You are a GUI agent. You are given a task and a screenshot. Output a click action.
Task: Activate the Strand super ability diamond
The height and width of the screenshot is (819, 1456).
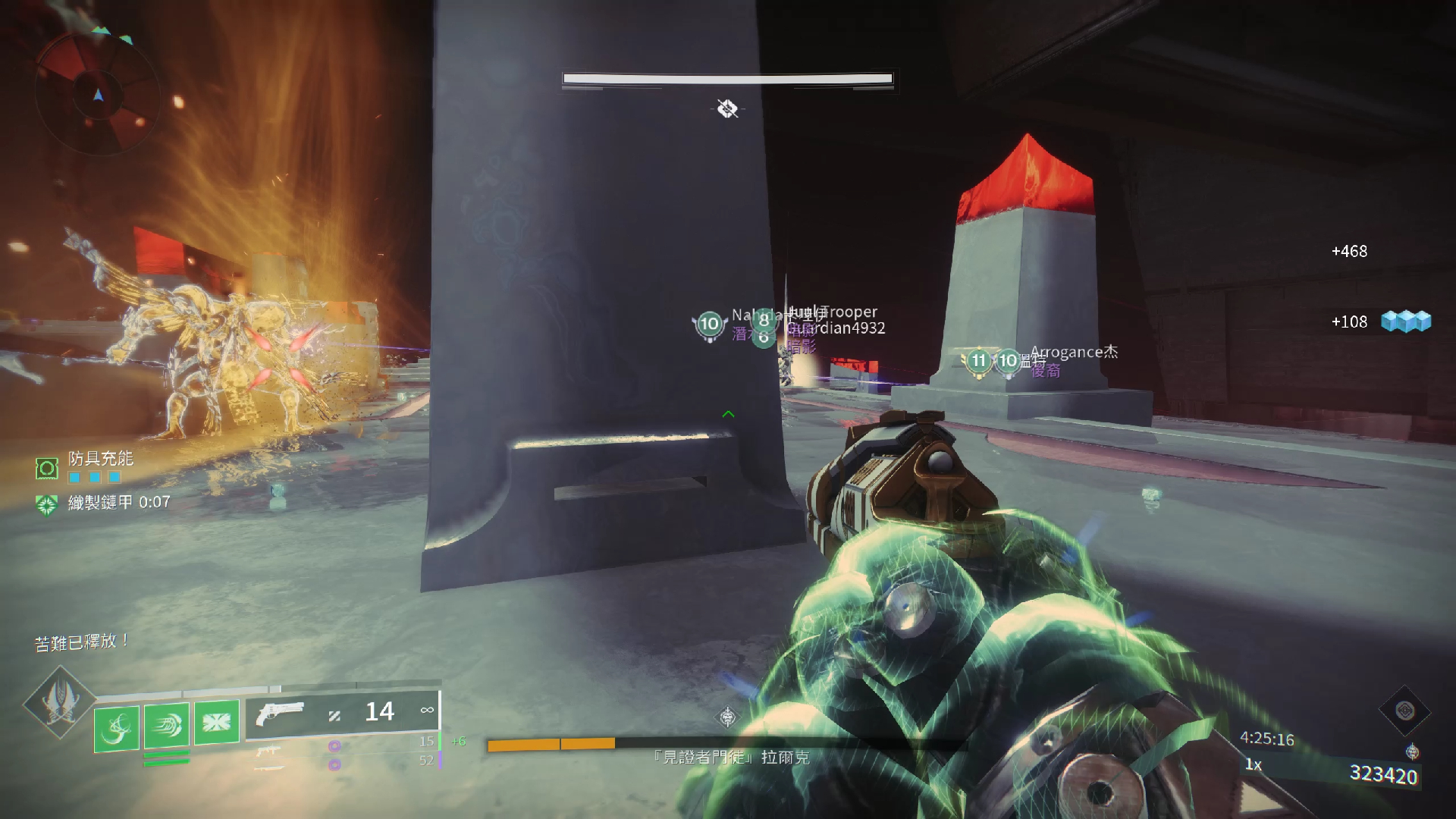[60, 701]
